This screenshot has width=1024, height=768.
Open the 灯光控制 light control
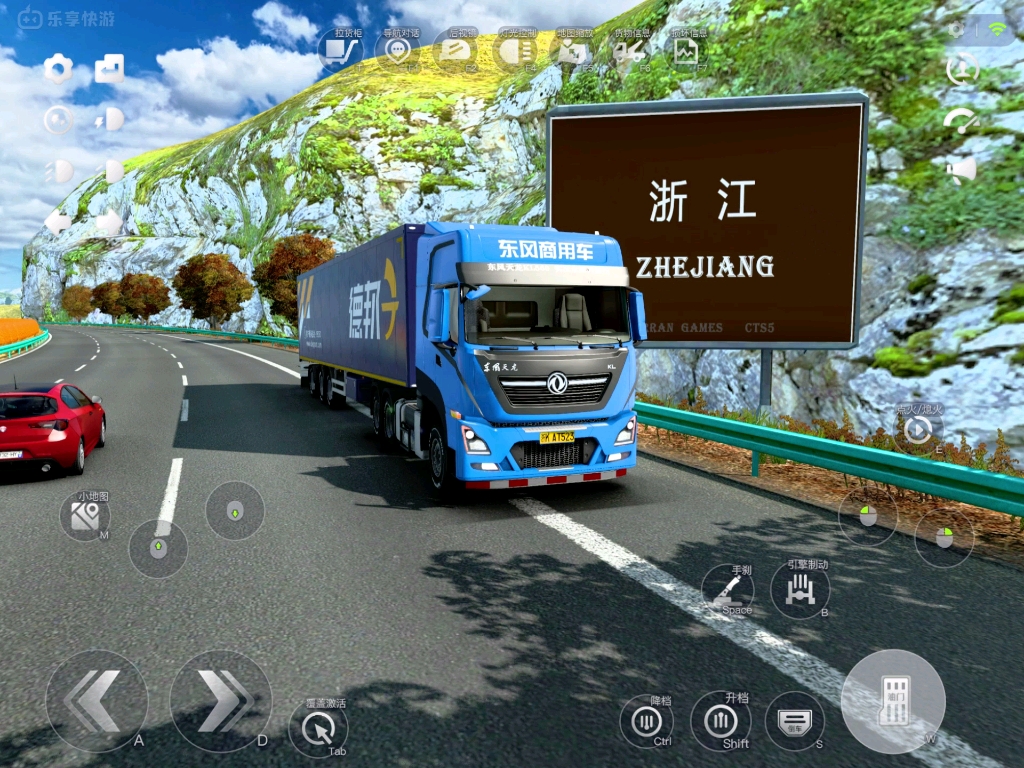coord(515,51)
